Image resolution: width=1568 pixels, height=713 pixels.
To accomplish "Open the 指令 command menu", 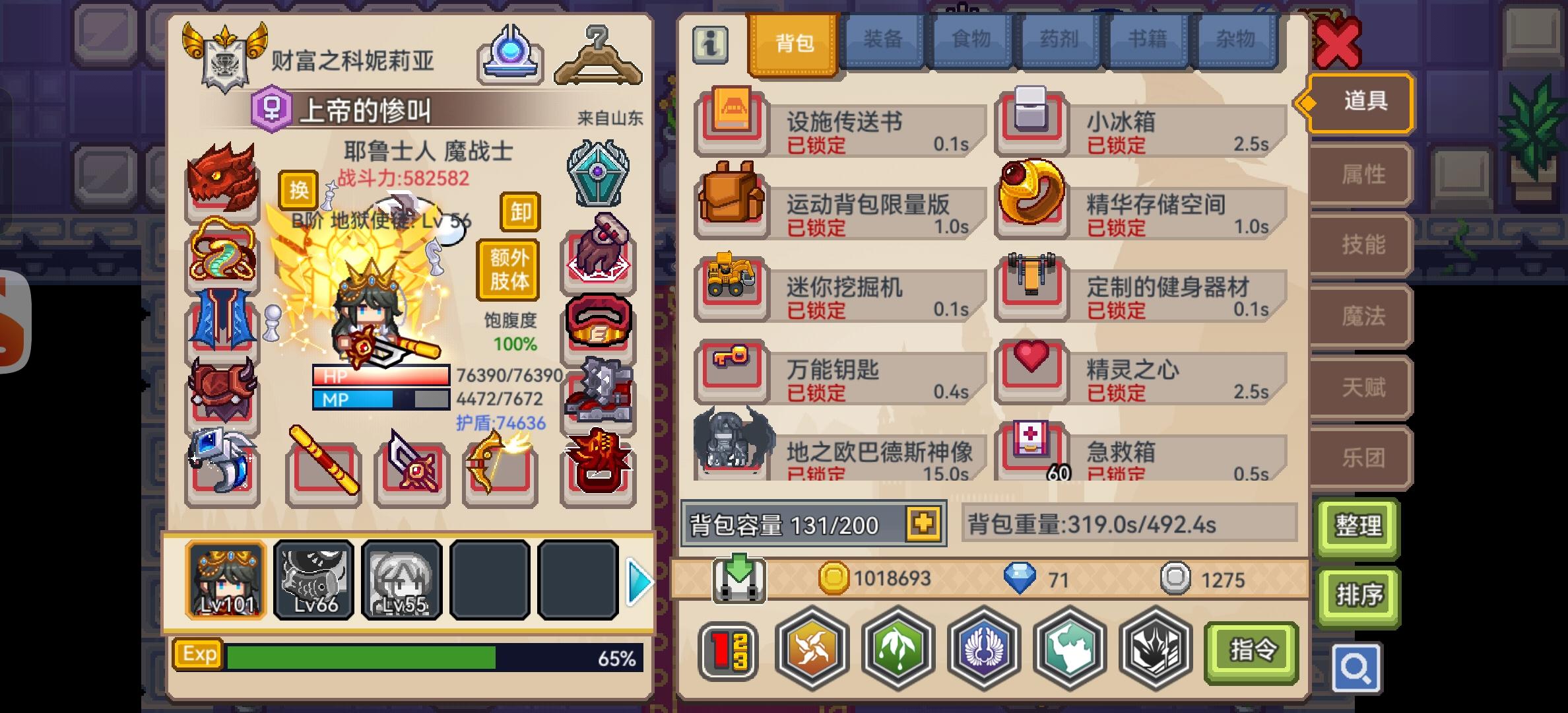I will point(1252,650).
